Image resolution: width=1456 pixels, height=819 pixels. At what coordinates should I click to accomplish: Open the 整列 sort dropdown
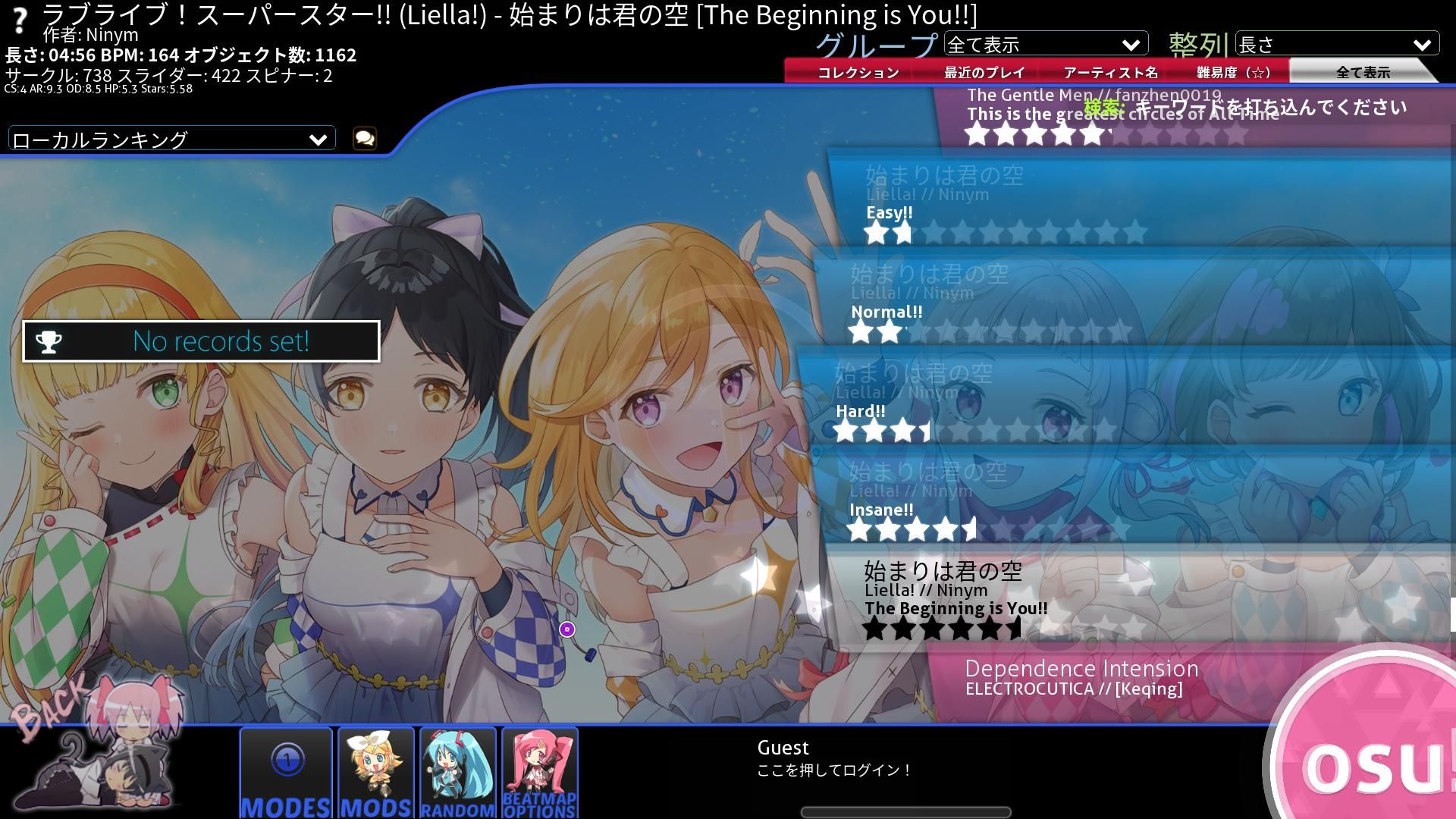point(1336,45)
